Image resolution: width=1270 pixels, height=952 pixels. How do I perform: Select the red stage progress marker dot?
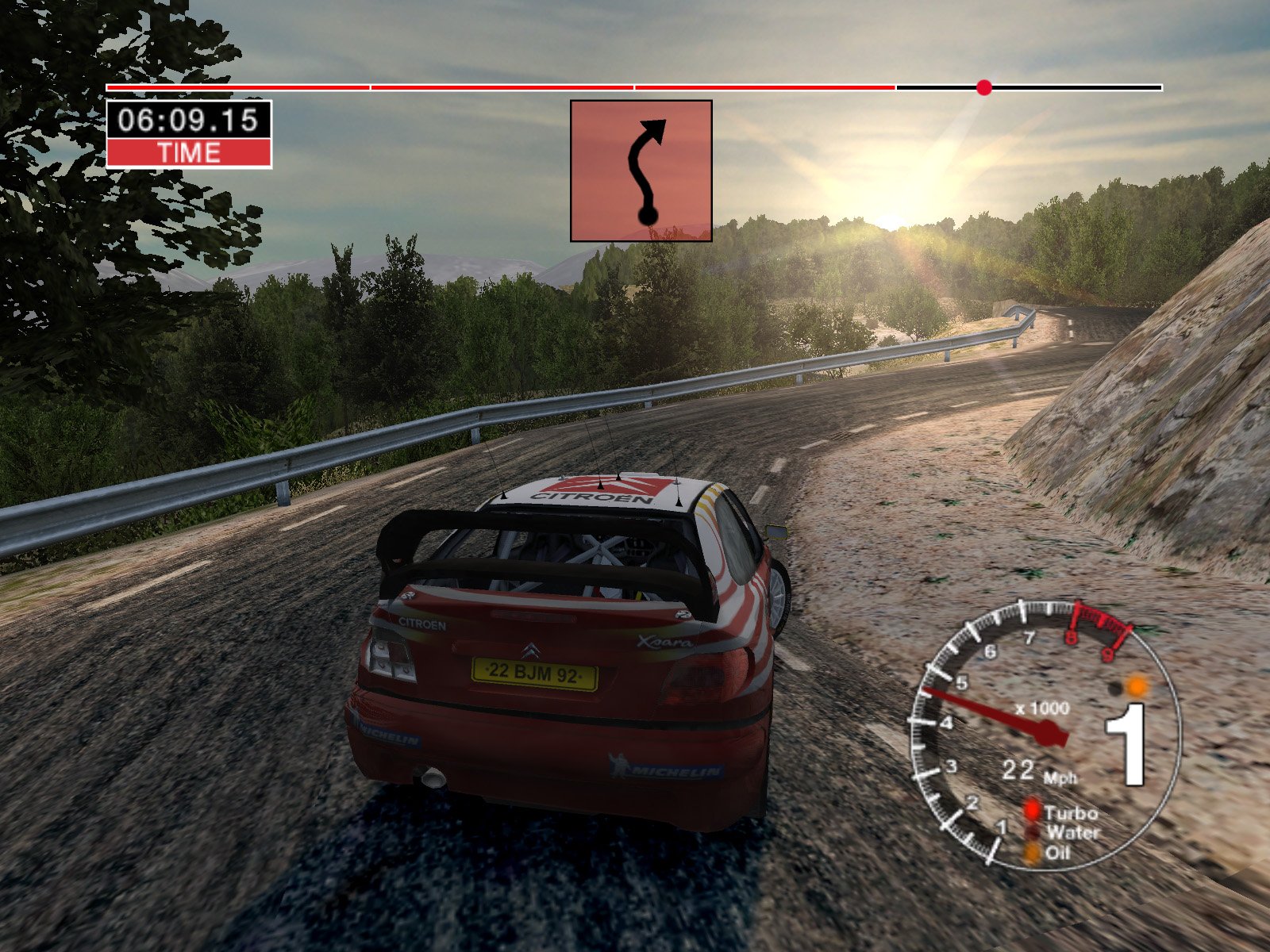tap(984, 87)
